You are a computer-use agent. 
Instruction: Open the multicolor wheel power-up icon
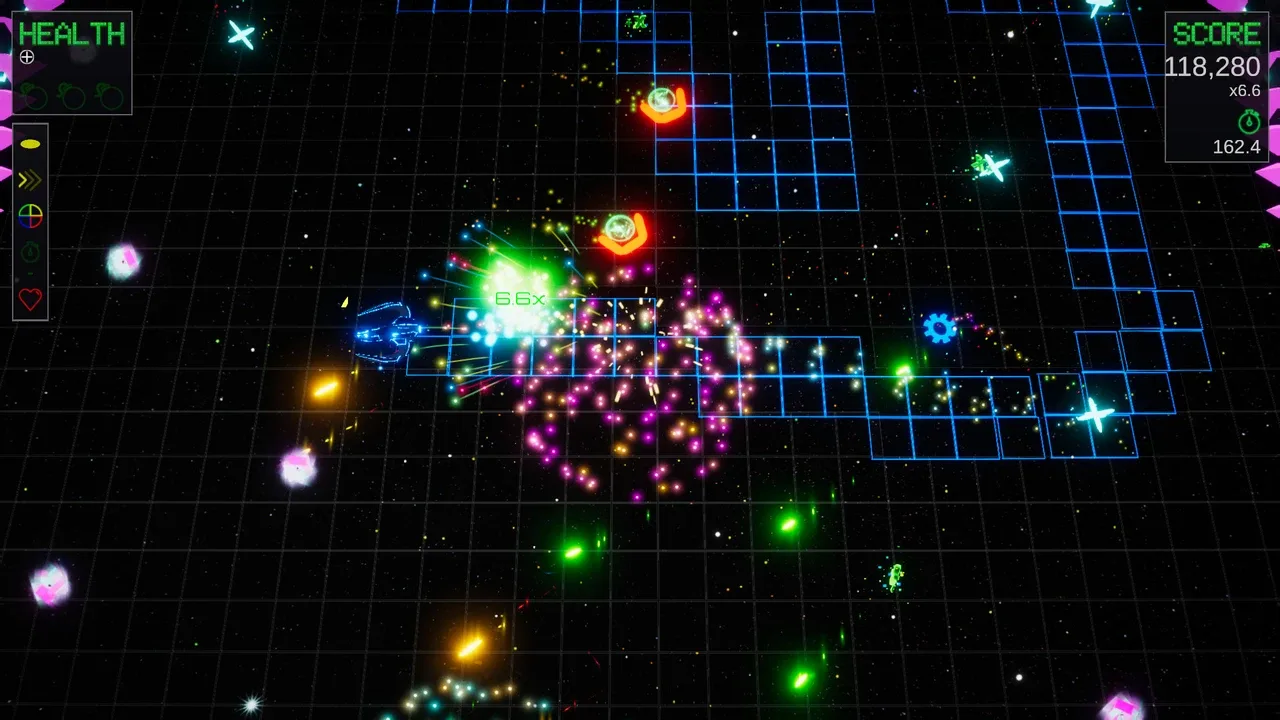click(x=30, y=216)
